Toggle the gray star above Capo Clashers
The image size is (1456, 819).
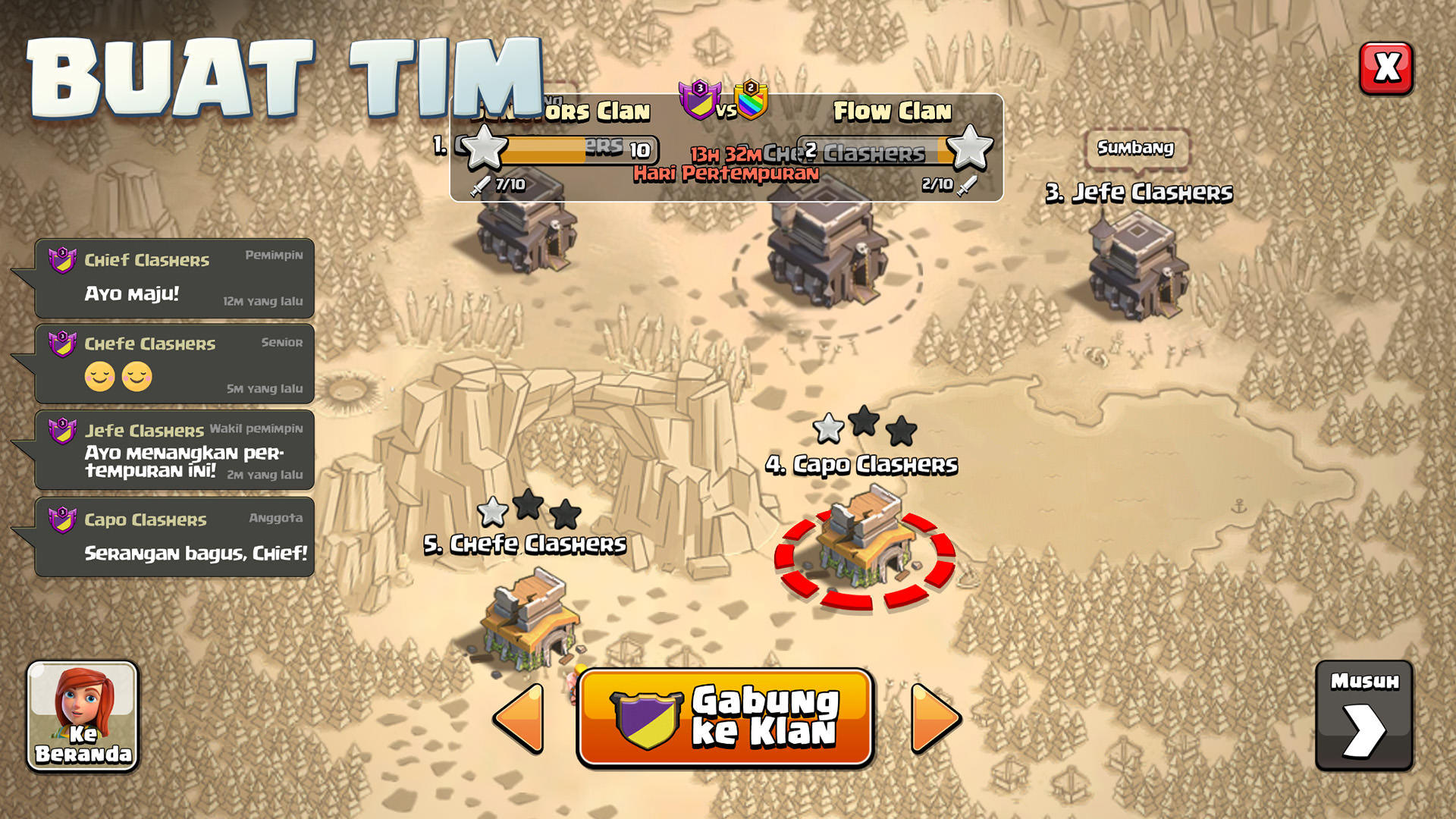829,428
